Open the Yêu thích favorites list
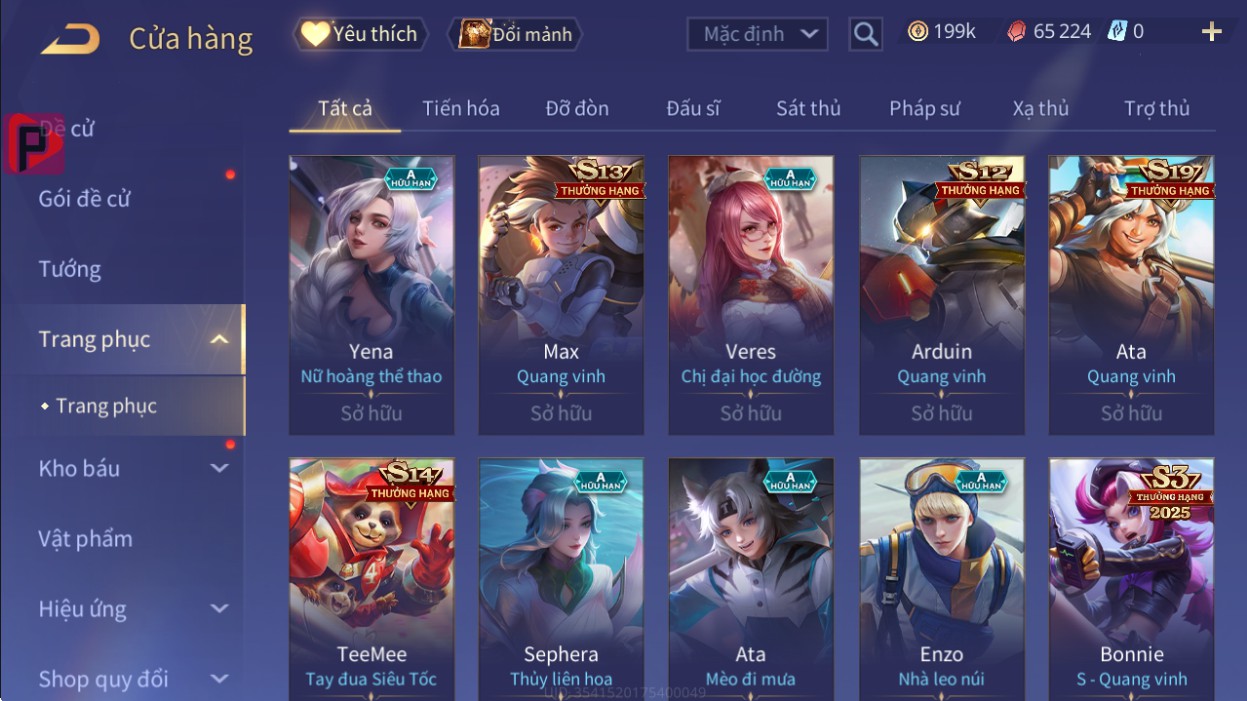Screen dimensions: 1247x701 (x=360, y=34)
